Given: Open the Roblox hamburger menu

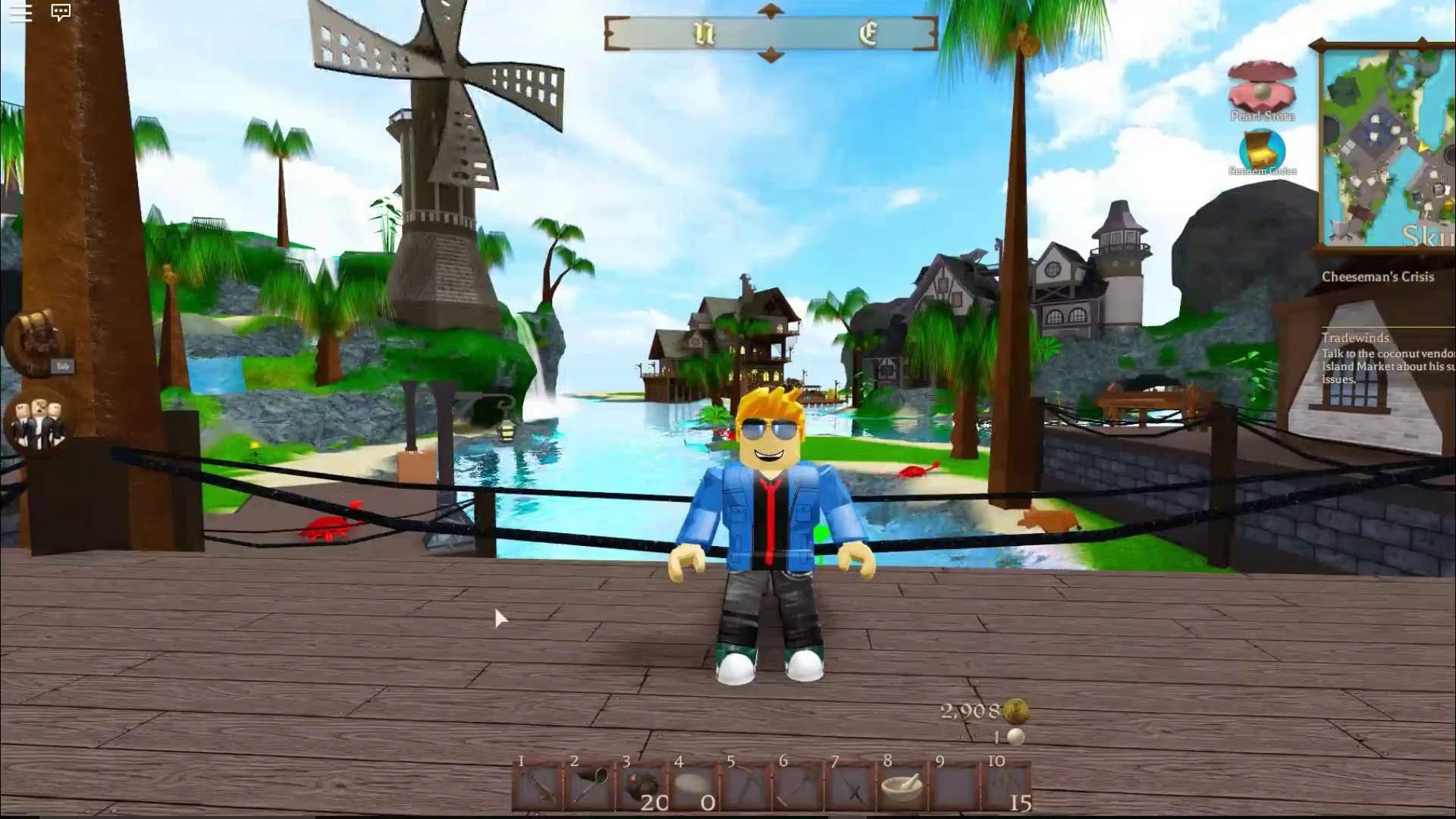Looking at the screenshot, I should [20, 13].
